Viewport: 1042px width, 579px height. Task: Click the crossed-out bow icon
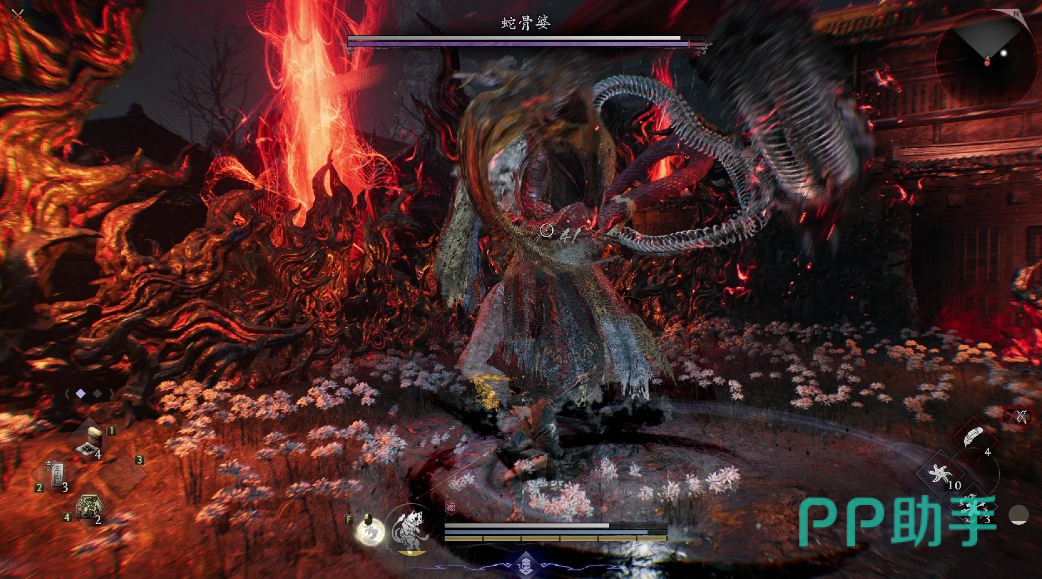click(1021, 416)
